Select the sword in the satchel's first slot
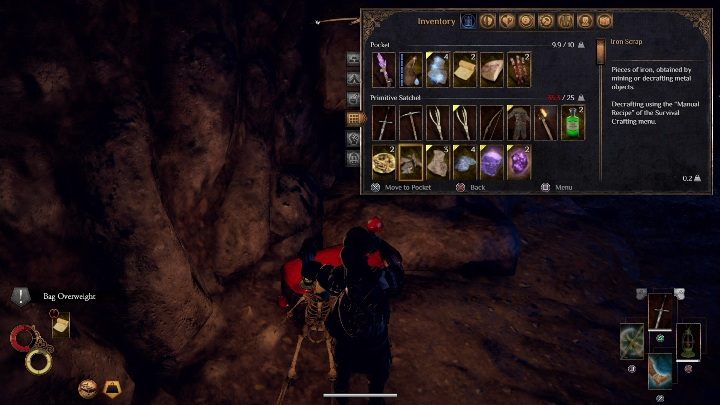 [x=384, y=123]
